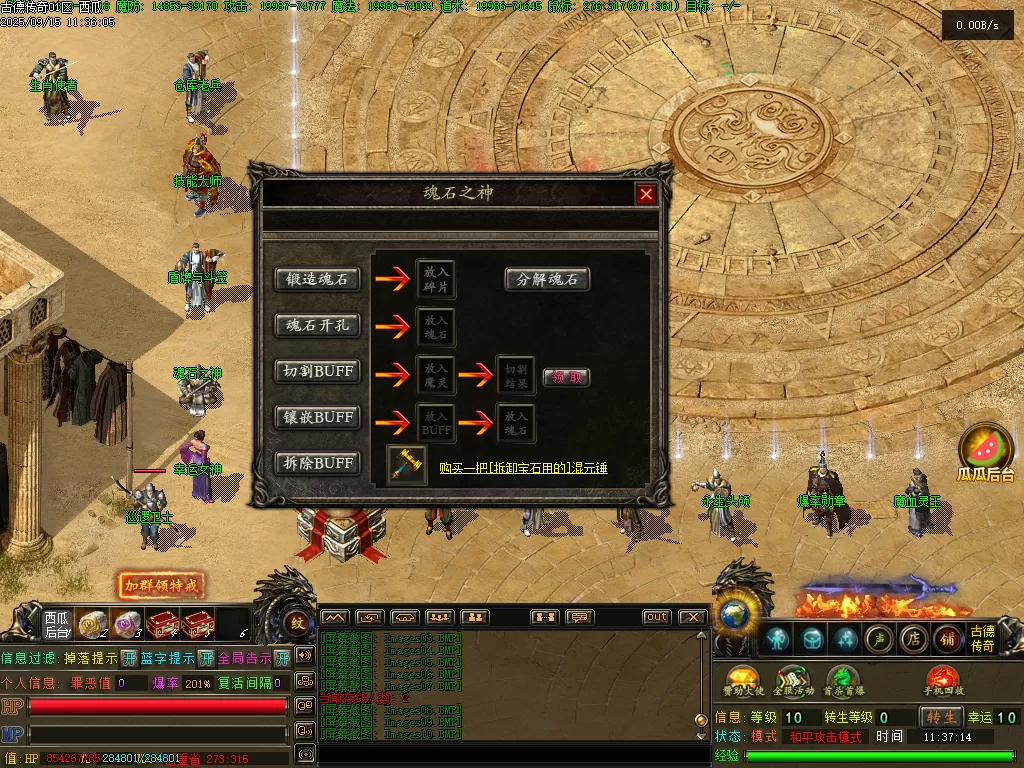Toggle the 掉落提示 drop notice switch
Viewport: 1024px width, 768px height.
pos(128,658)
